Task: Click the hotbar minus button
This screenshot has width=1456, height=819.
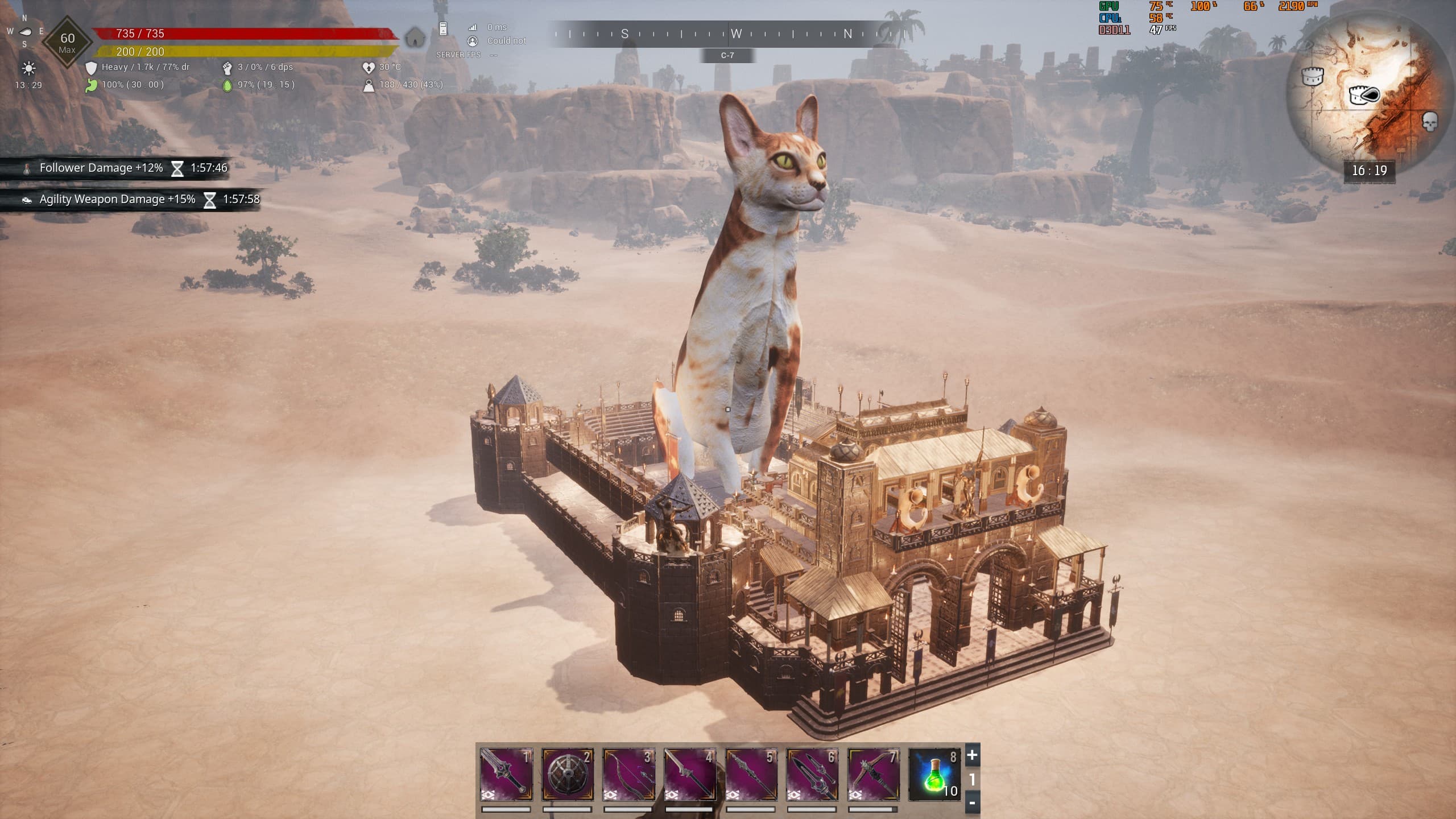Action: (972, 803)
